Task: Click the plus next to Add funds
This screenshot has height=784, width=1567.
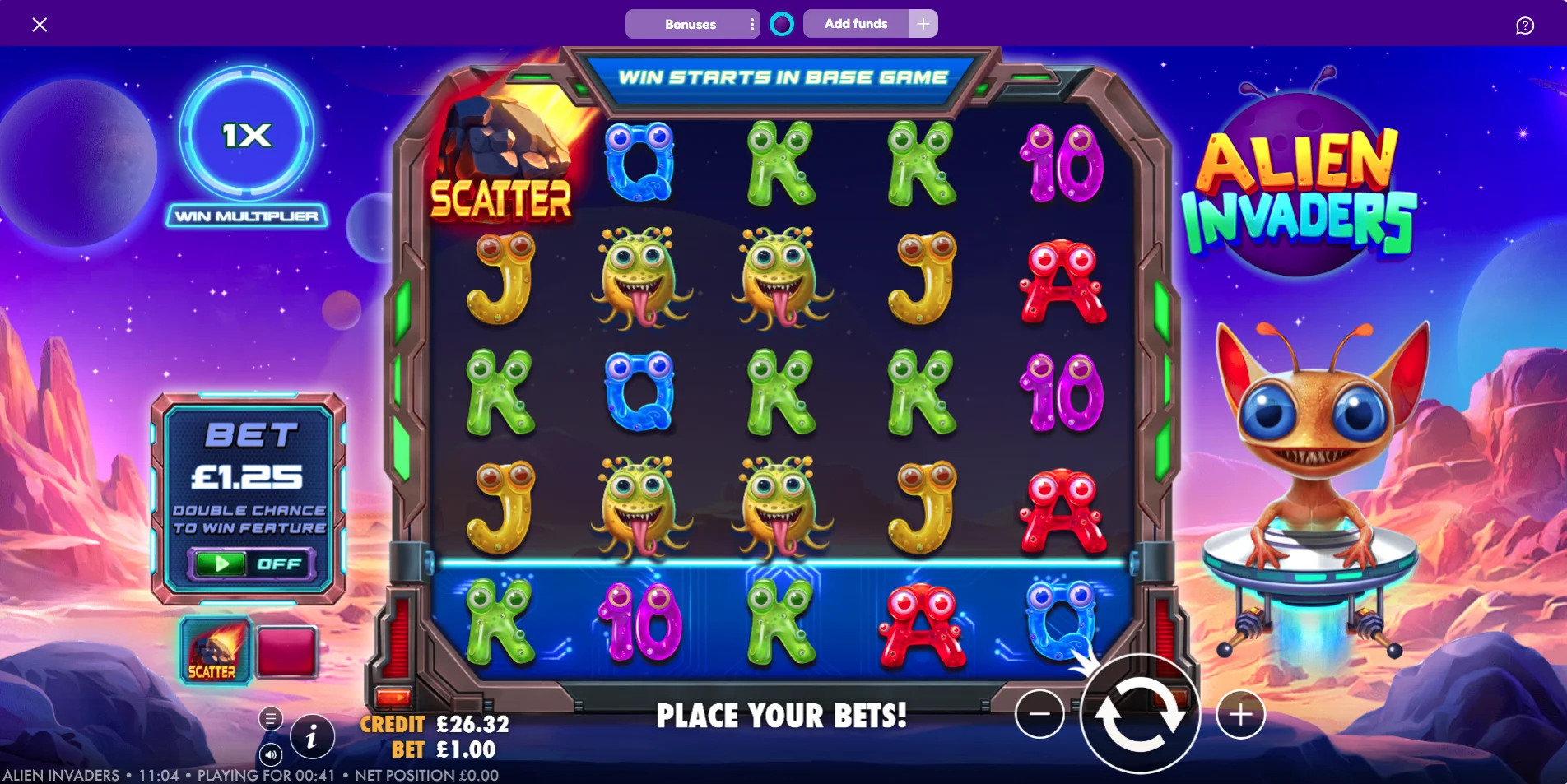Action: click(x=923, y=24)
